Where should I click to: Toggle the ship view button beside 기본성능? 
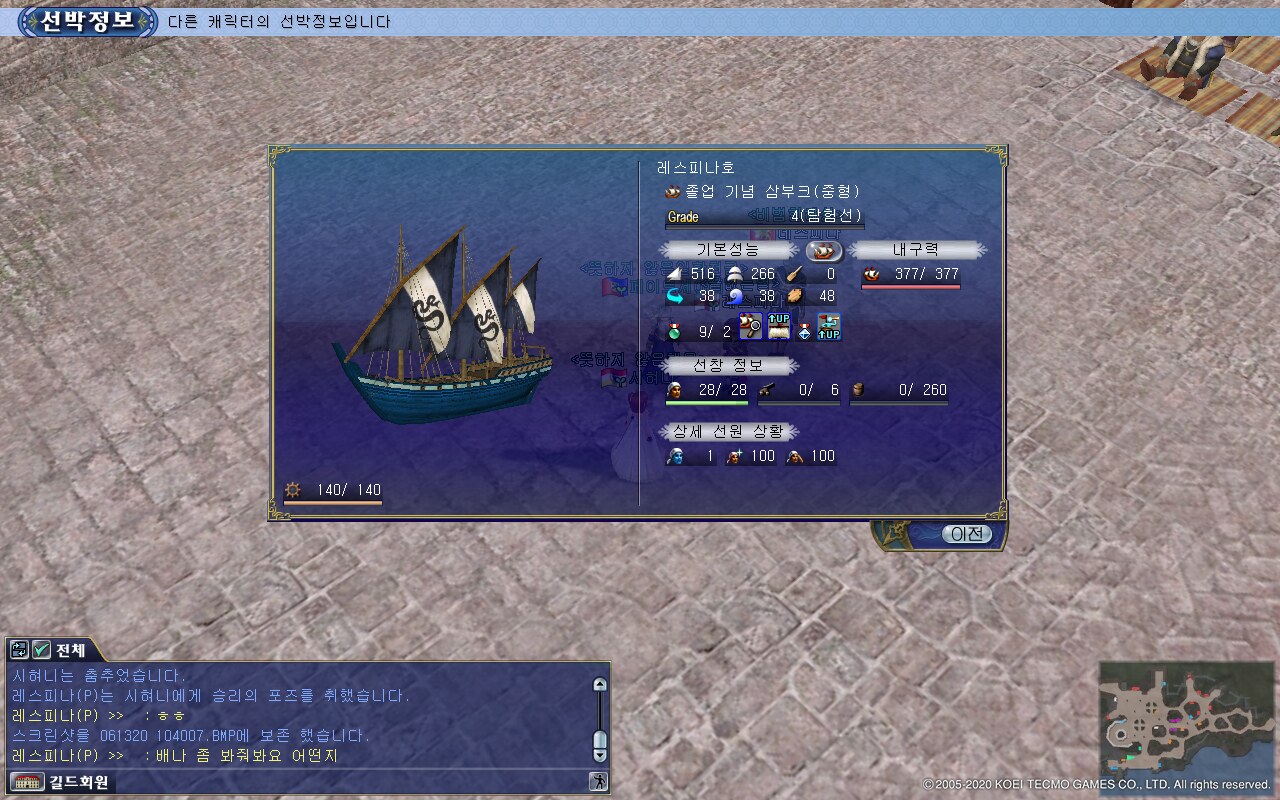pyautogui.click(x=824, y=251)
